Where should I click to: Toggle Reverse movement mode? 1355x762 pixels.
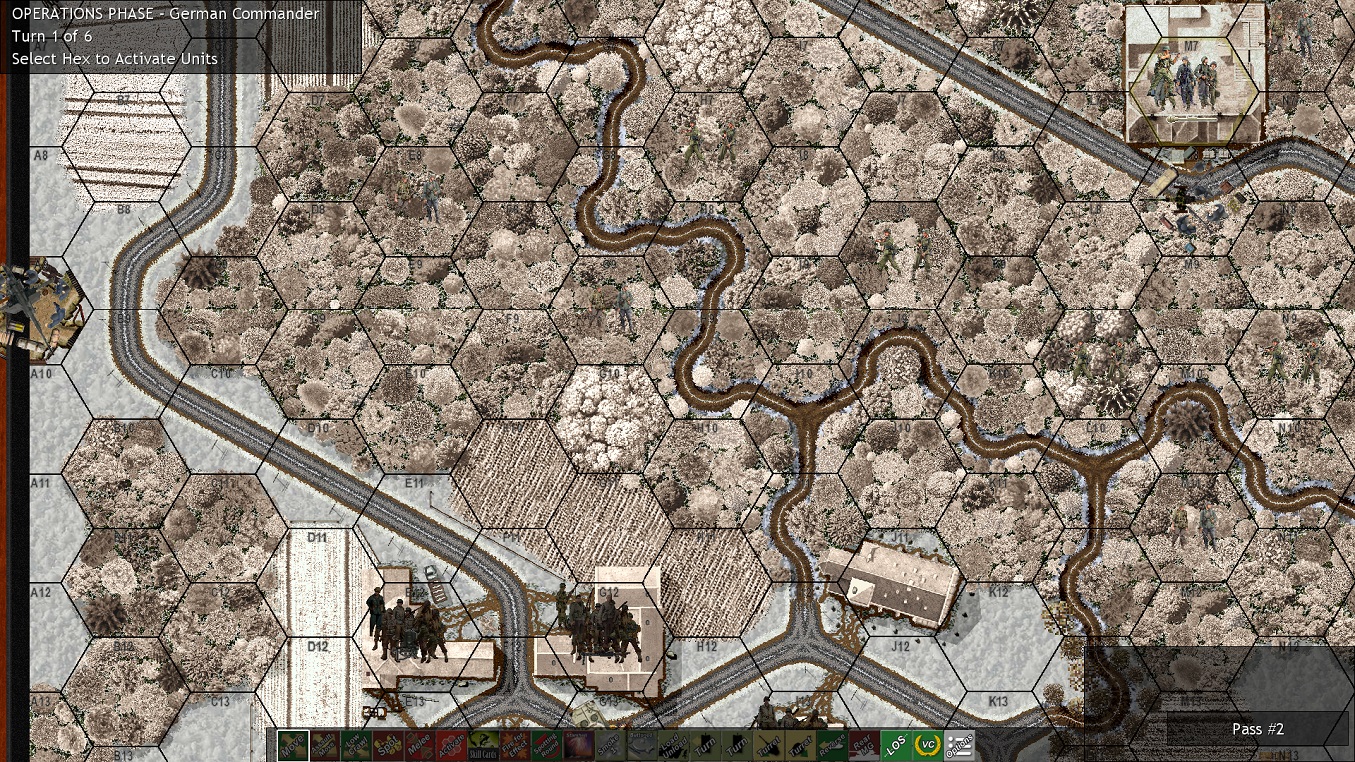click(832, 748)
